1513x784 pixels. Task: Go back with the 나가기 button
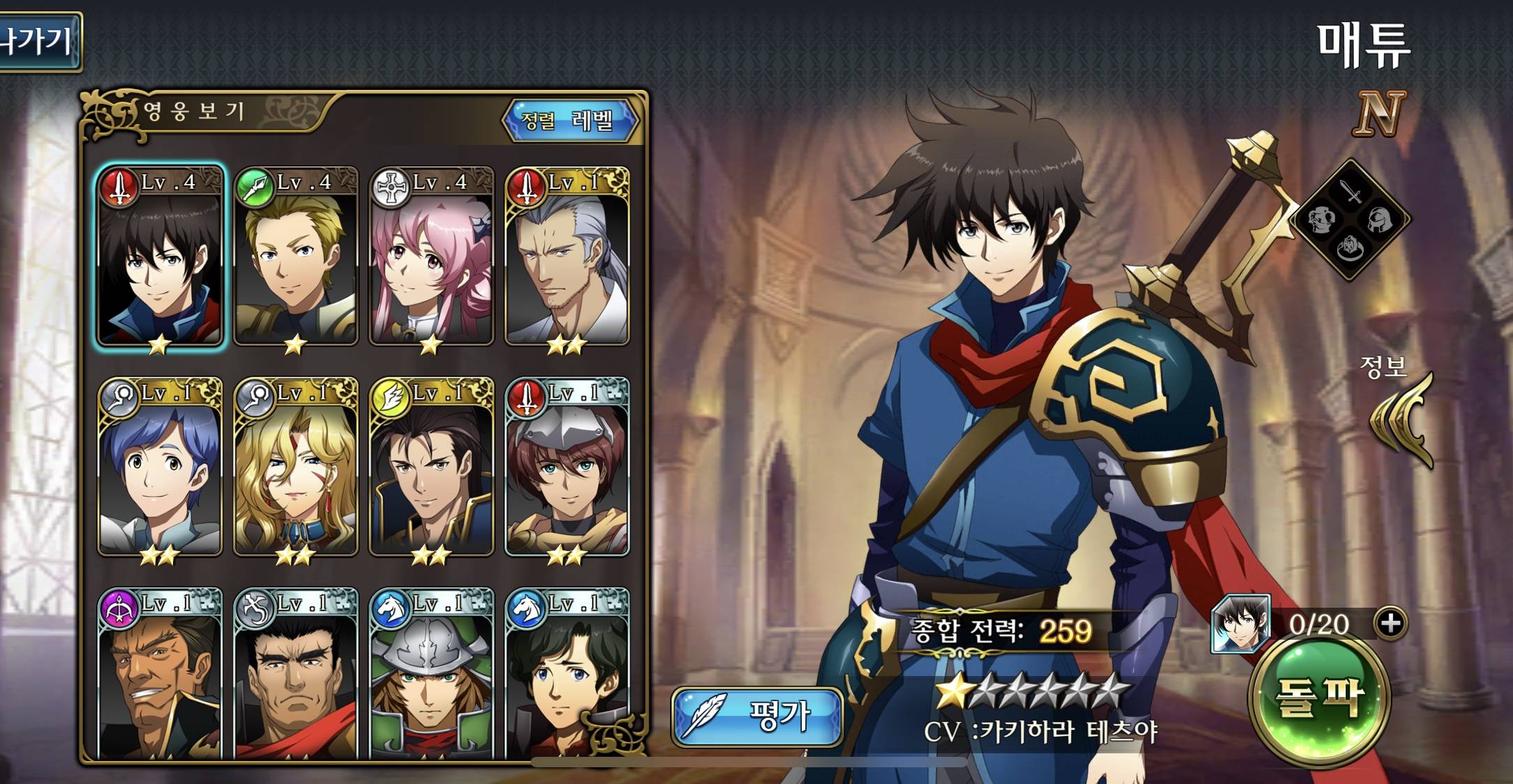[38, 42]
